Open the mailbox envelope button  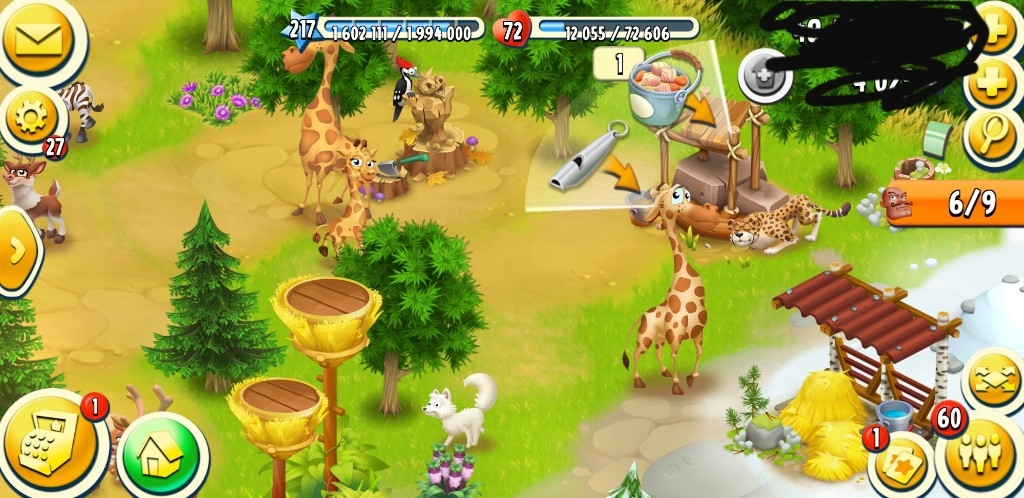pos(38,40)
